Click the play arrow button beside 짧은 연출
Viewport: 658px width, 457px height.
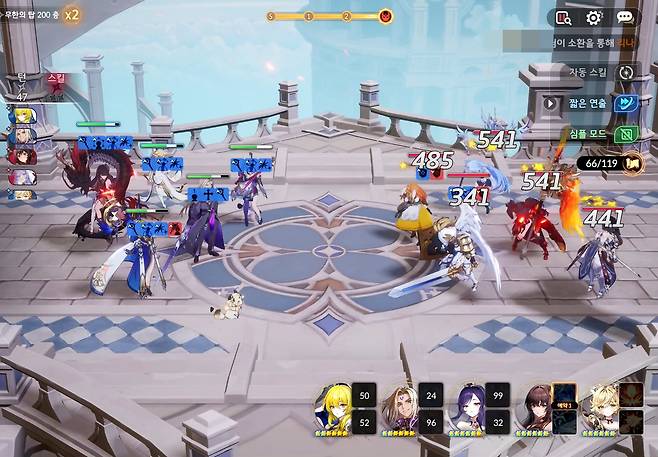pyautogui.click(x=550, y=102)
